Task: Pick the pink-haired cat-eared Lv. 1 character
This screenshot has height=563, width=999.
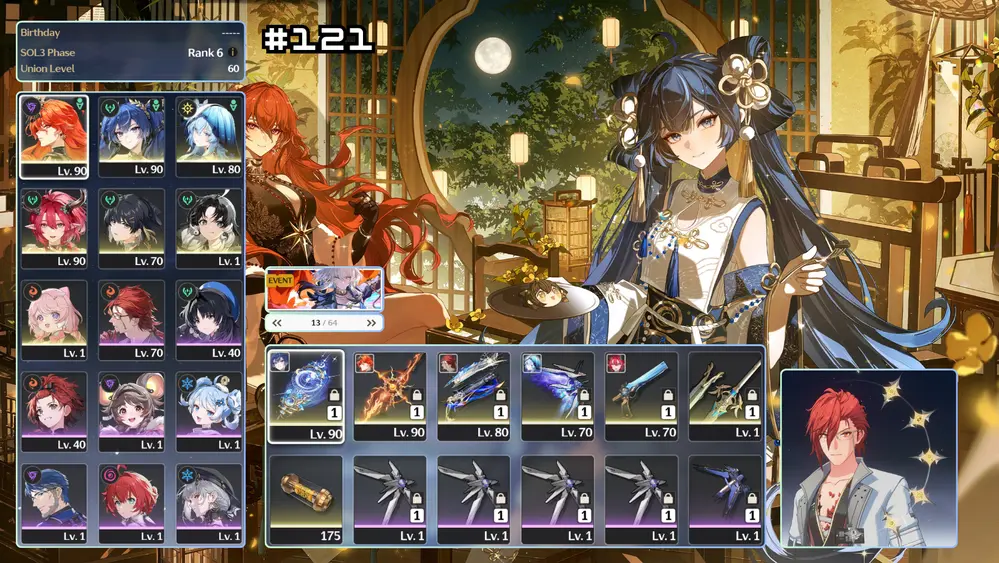Action: pos(54,320)
